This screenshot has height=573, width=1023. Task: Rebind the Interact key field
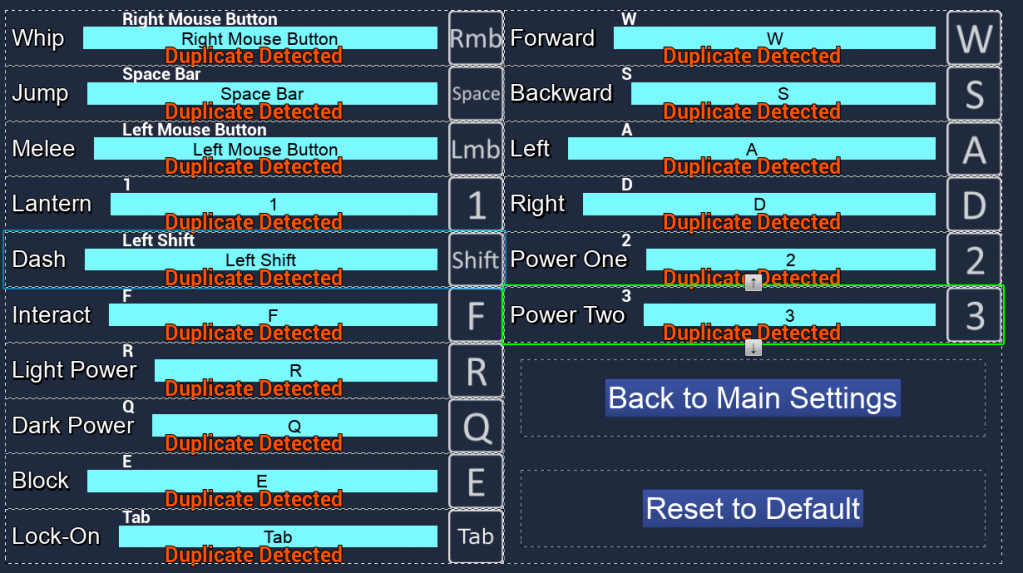[272, 315]
